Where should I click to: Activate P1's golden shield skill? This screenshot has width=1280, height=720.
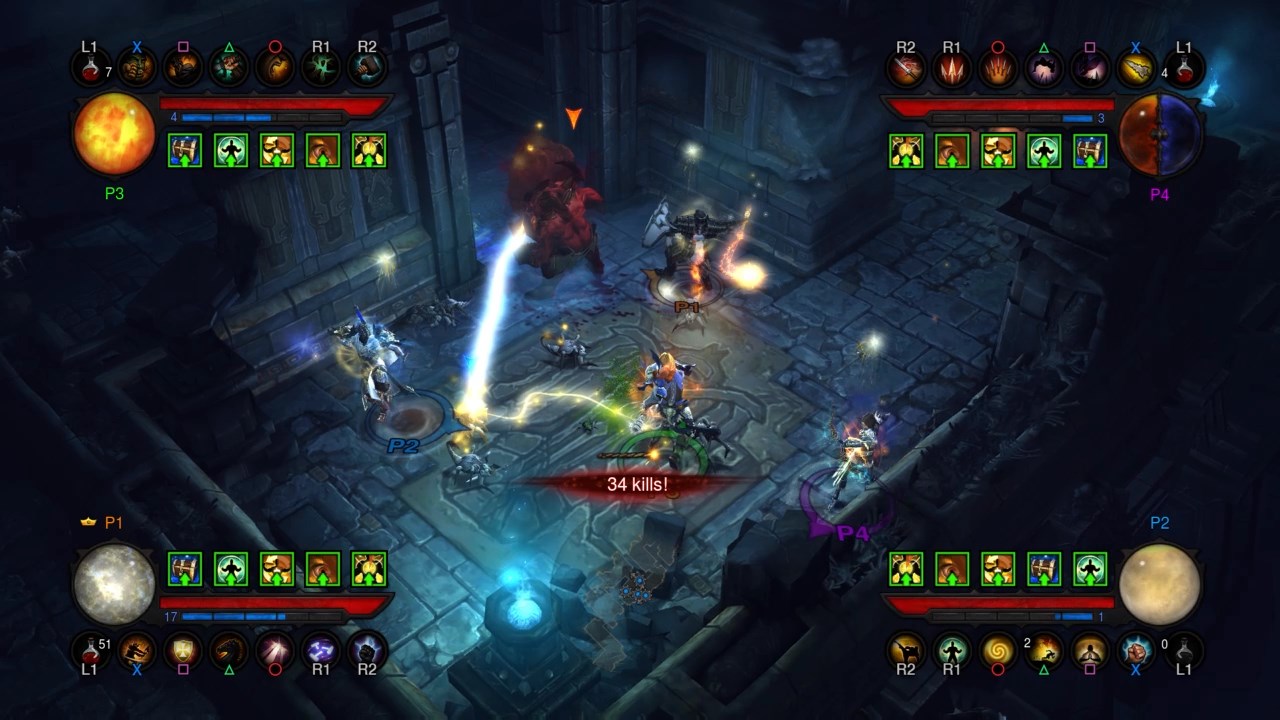[x=183, y=650]
